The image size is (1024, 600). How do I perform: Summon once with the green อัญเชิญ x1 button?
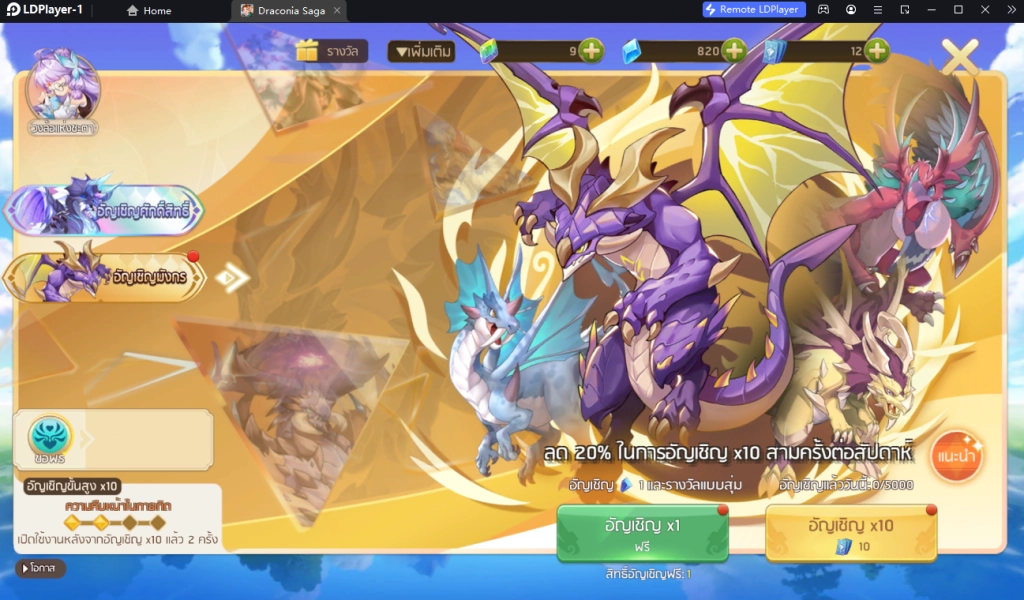coord(642,533)
